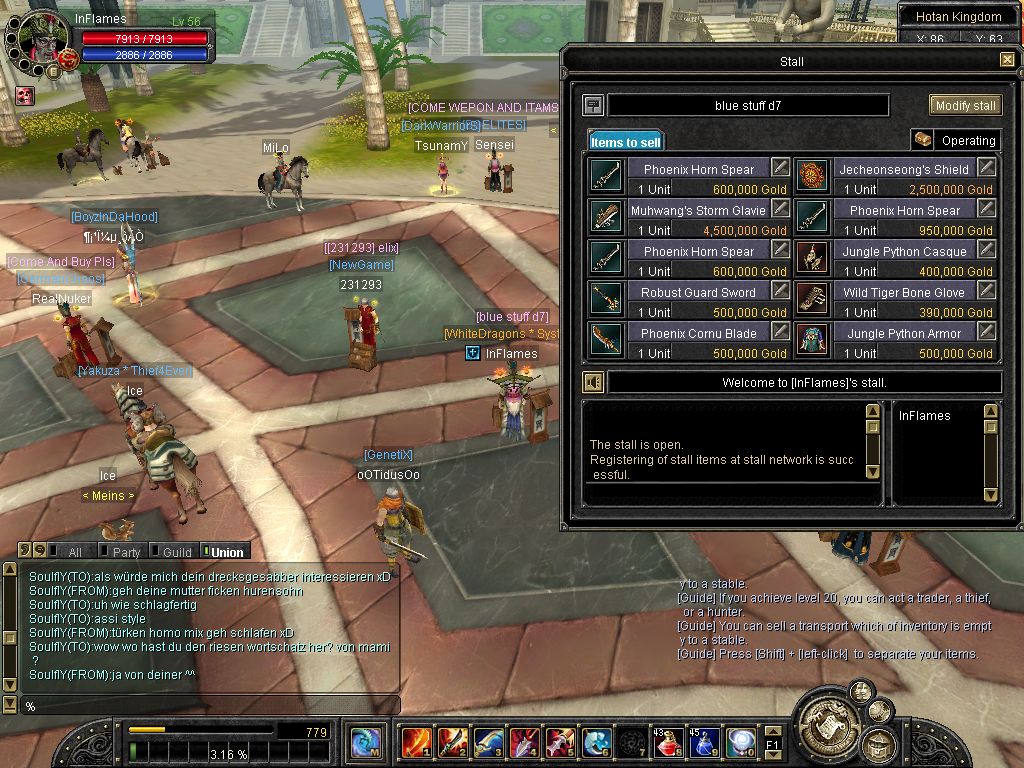The image size is (1024, 768).
Task: Select the Jecheonseong's Shield stall item
Action: point(812,176)
